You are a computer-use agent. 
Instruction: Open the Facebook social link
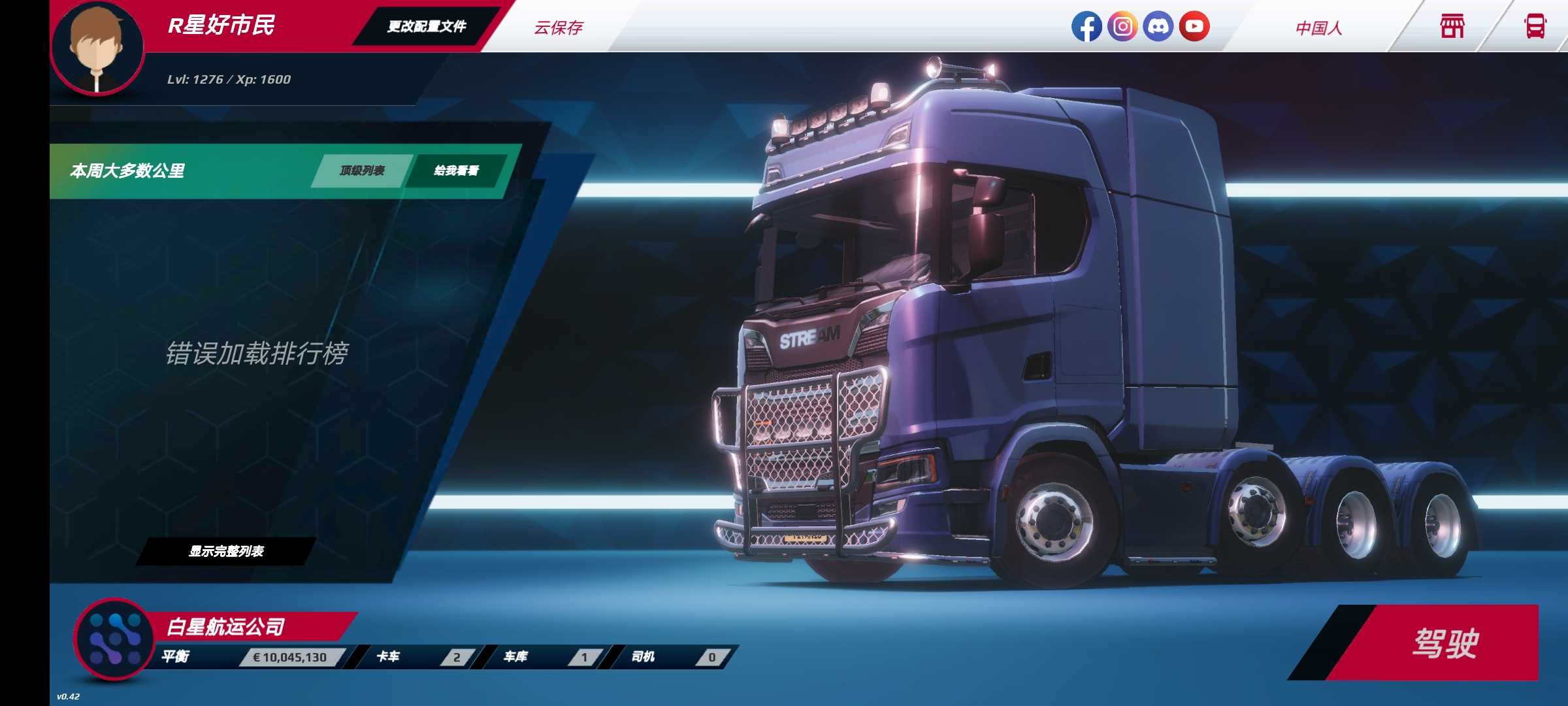point(1086,27)
